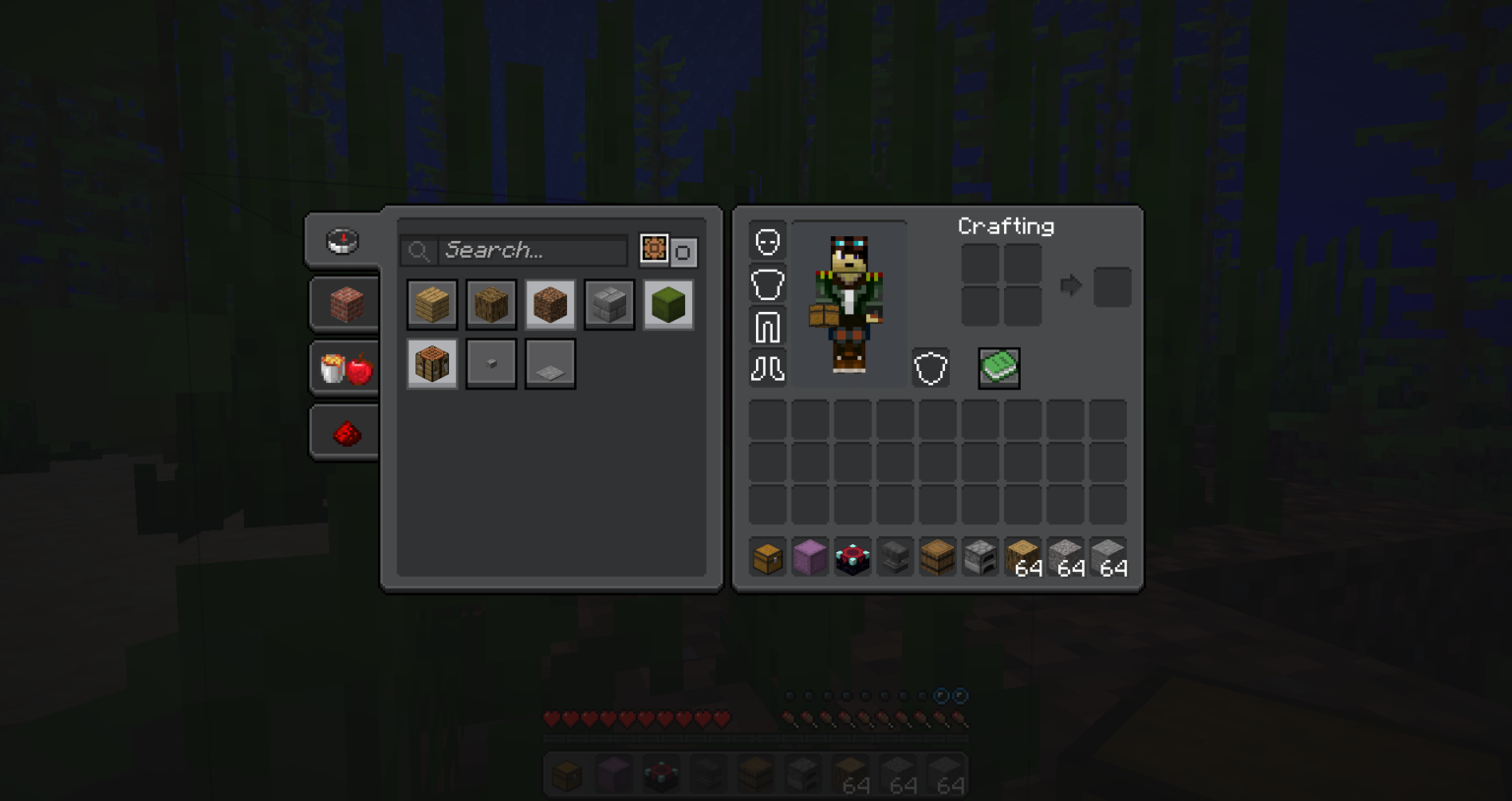The width and height of the screenshot is (1512, 801).
Task: Select the oak wood recipe
Action: coord(491,304)
